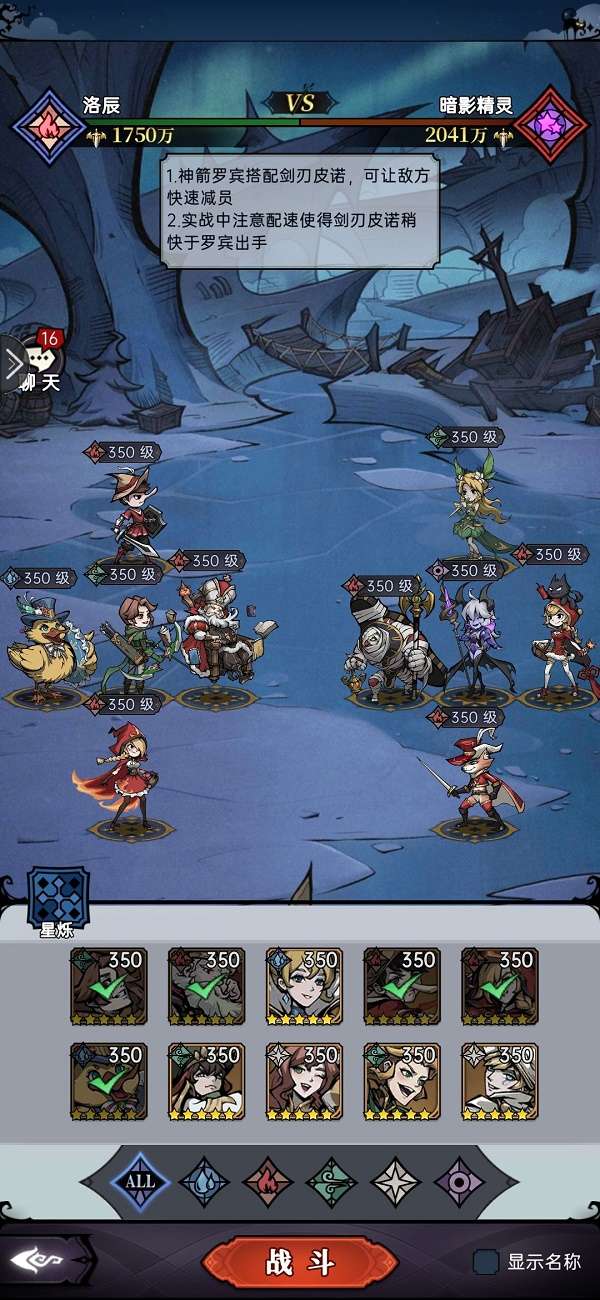Image resolution: width=600 pixels, height=1300 pixels.
Task: Filter heroes by the green wind element
Action: [332, 1181]
